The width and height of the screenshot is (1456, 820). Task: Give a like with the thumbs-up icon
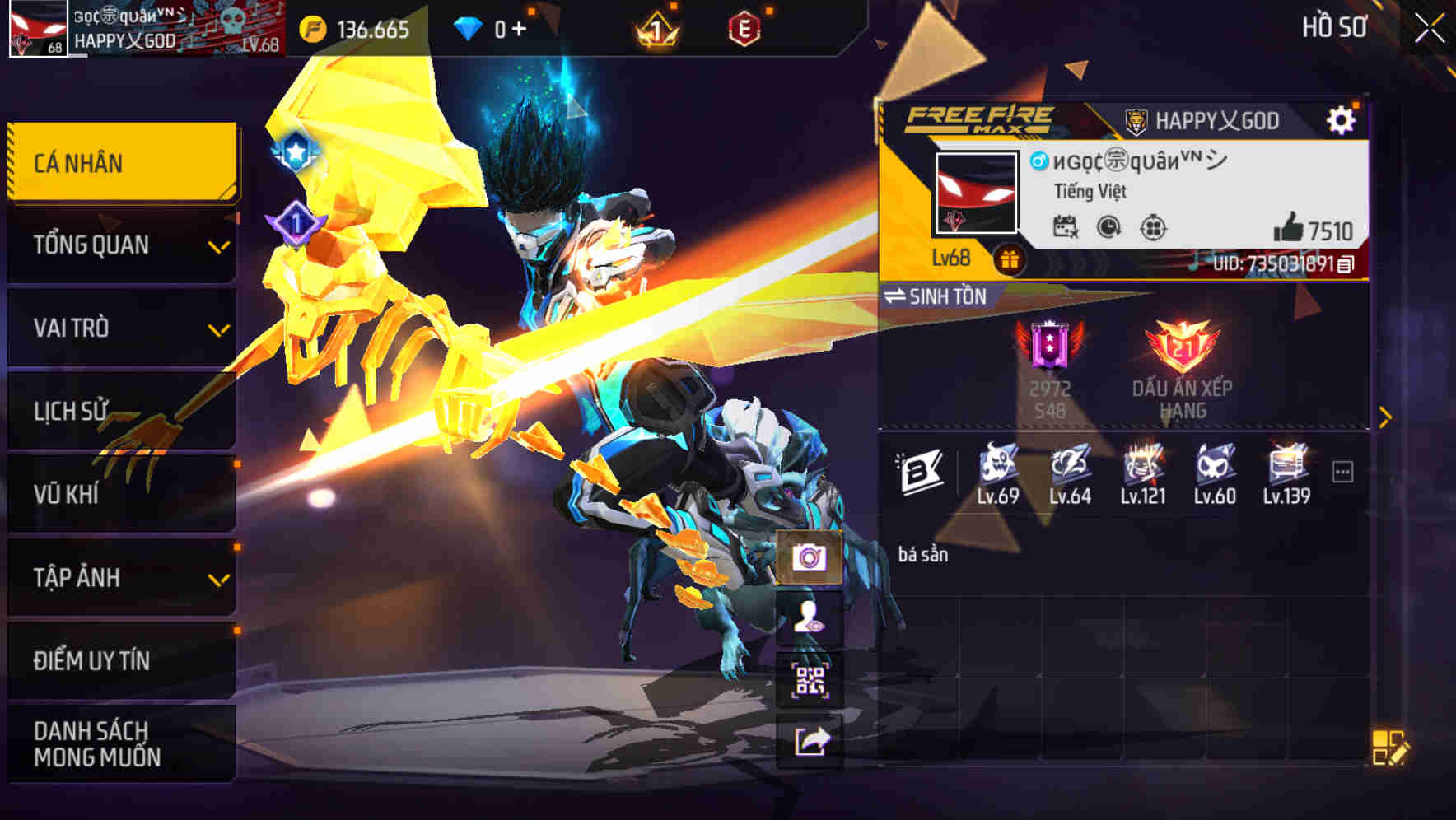pyautogui.click(x=1290, y=228)
